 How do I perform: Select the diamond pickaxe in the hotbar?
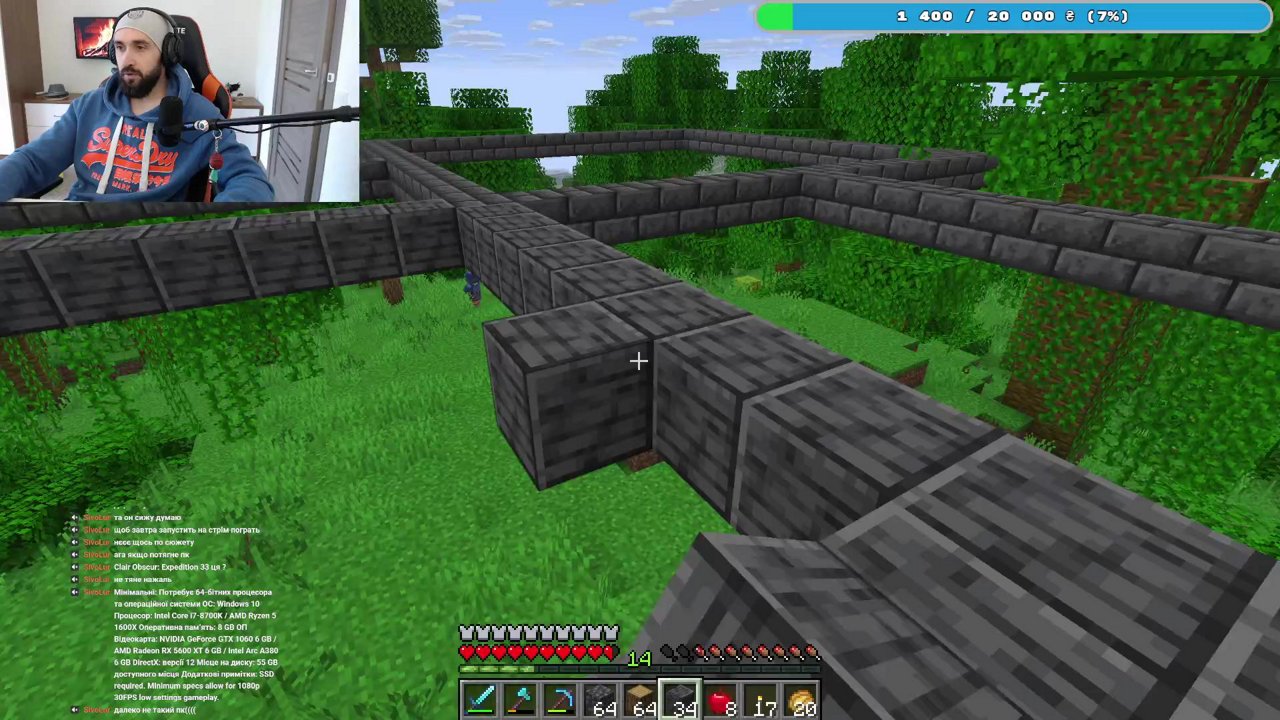559,698
